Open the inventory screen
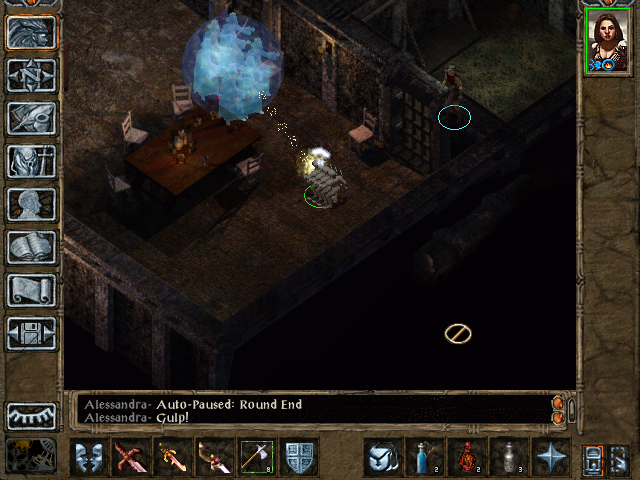The image size is (640, 480). [32, 161]
